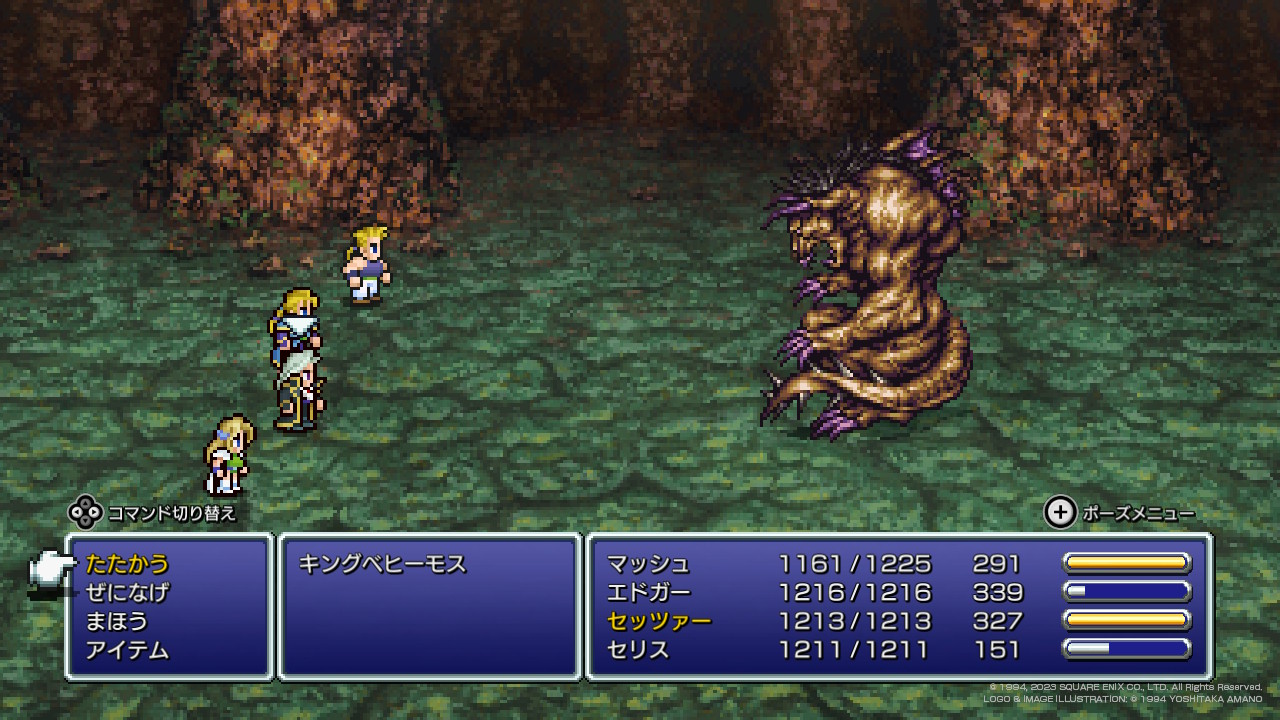The height and width of the screenshot is (720, 1280).
Task: Open the アイテム item command
Action: pyautogui.click(x=127, y=651)
